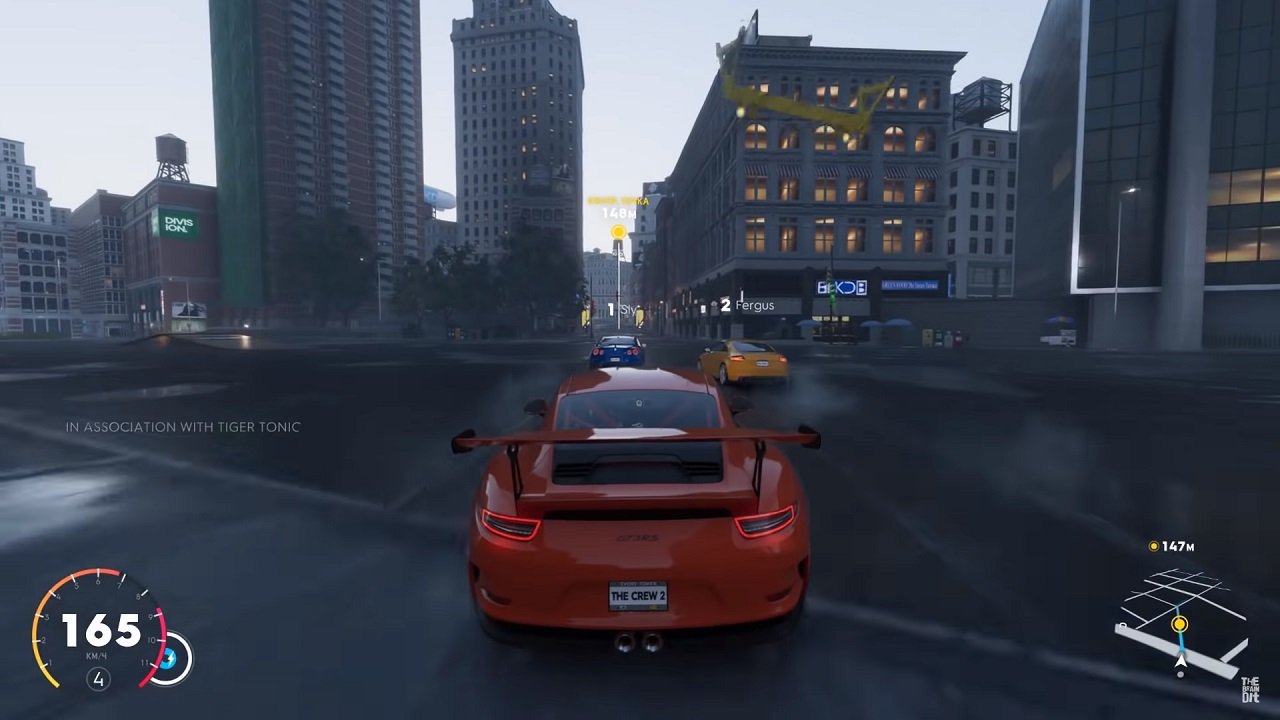Click the name Fergus above the yellow Audi
Image resolution: width=1280 pixels, height=720 pixels.
pos(754,305)
